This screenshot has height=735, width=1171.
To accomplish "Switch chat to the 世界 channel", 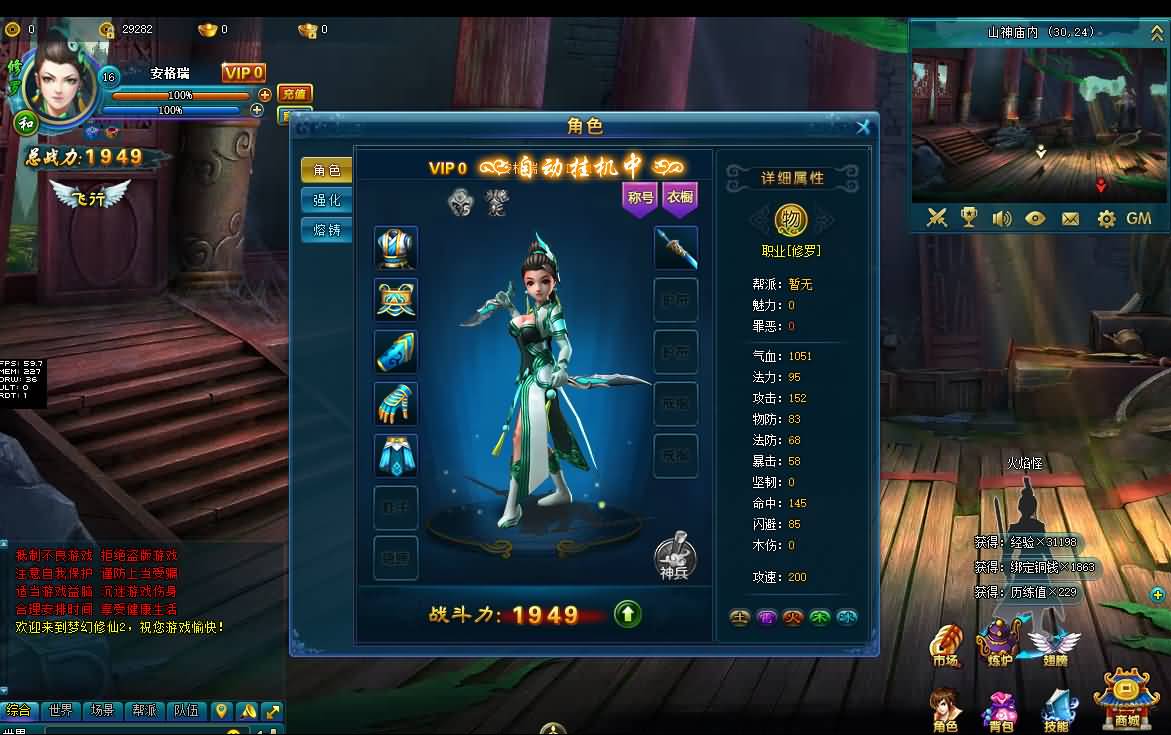I will (x=60, y=711).
